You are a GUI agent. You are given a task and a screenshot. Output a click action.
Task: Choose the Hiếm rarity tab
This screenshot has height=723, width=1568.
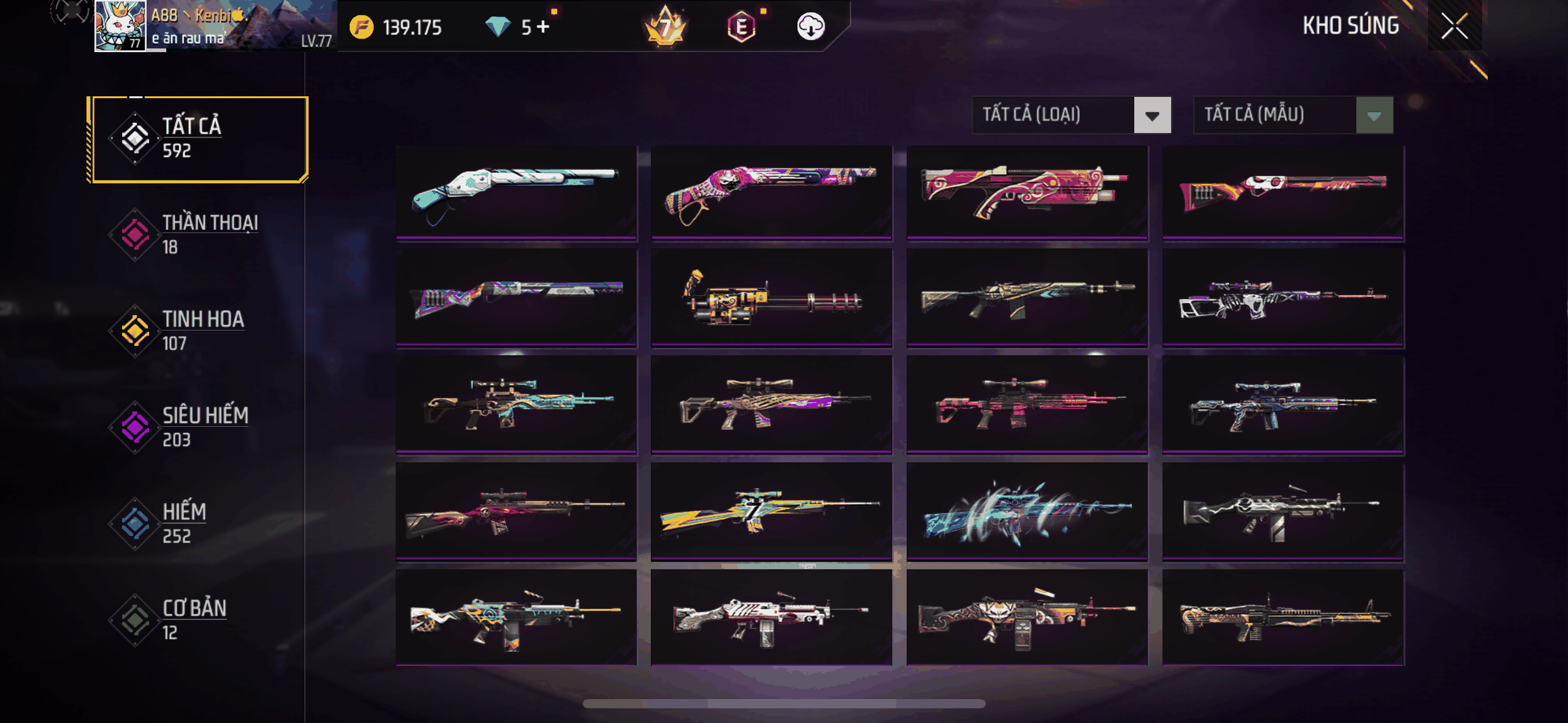point(198,524)
